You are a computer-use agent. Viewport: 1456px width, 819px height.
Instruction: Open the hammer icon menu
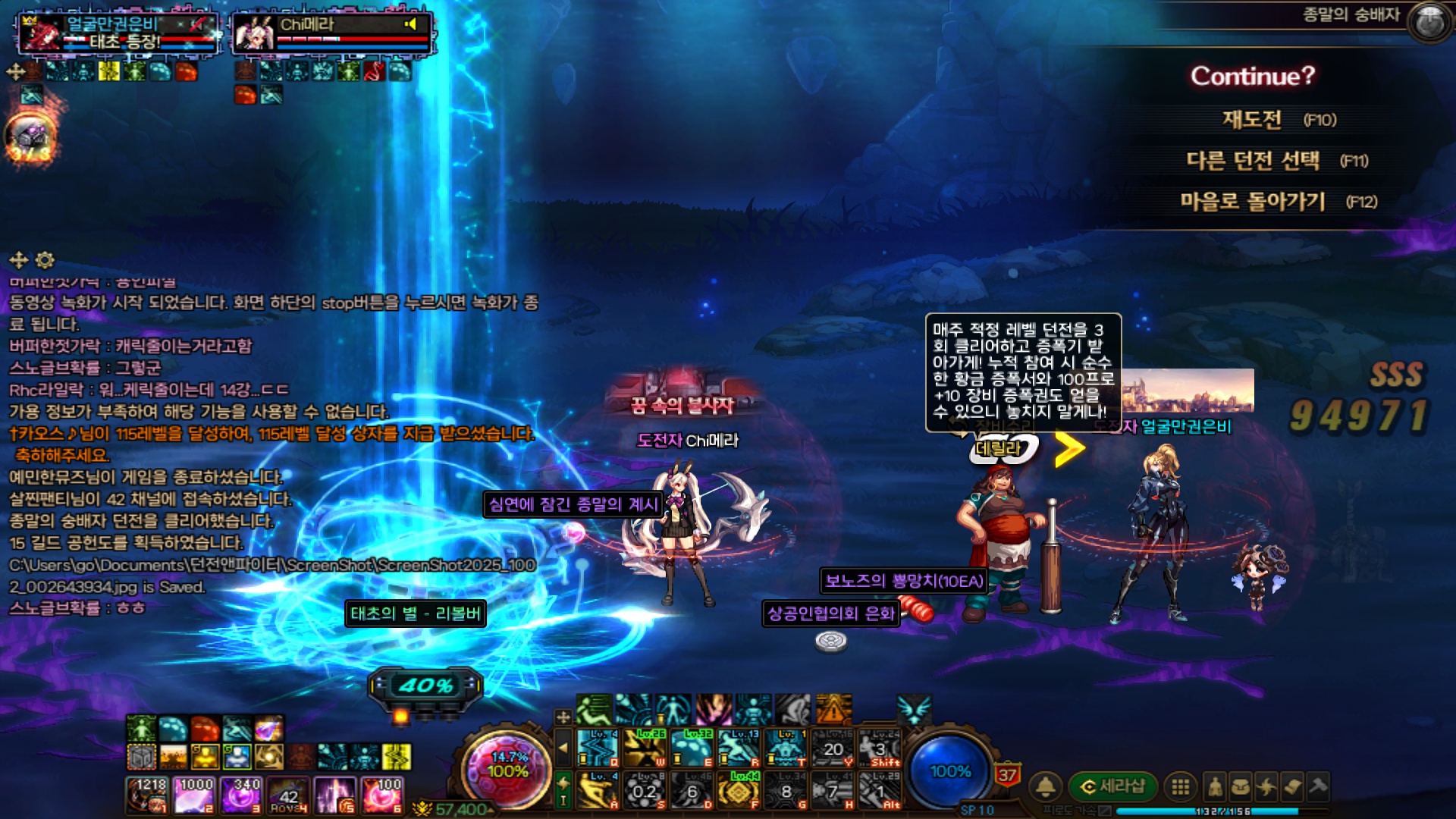[1318, 786]
